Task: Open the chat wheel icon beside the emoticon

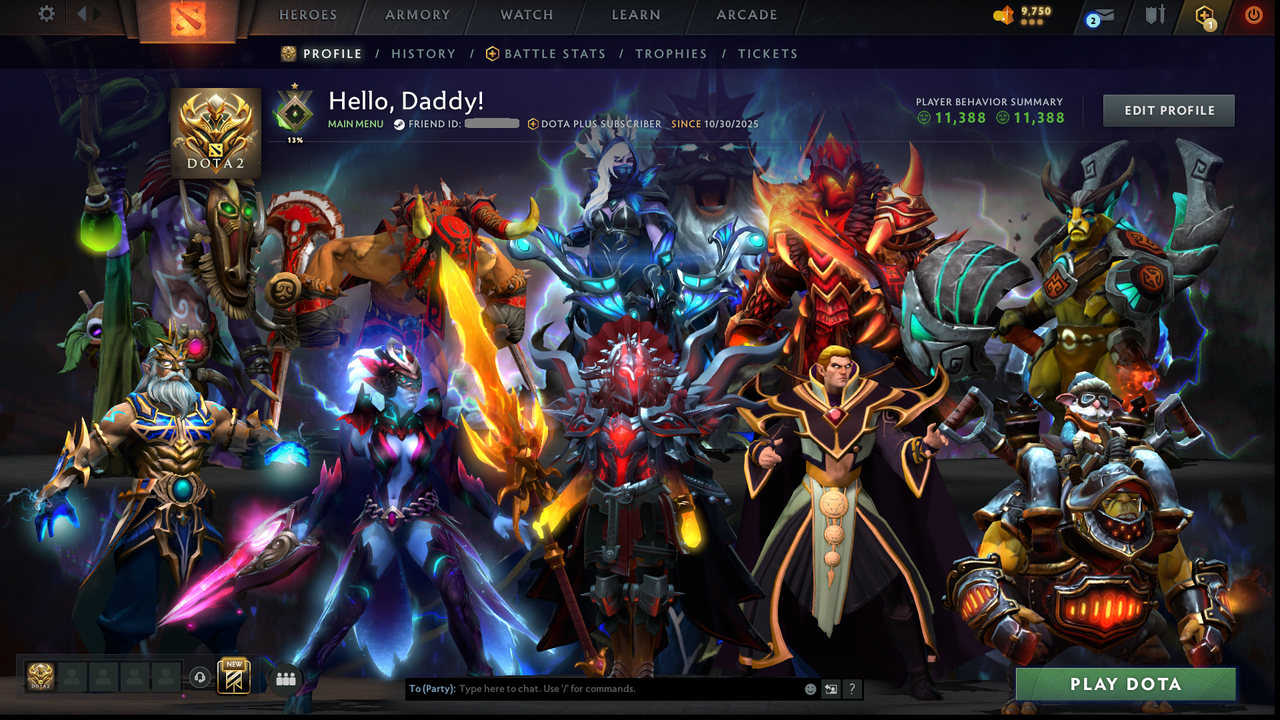Action: [831, 689]
